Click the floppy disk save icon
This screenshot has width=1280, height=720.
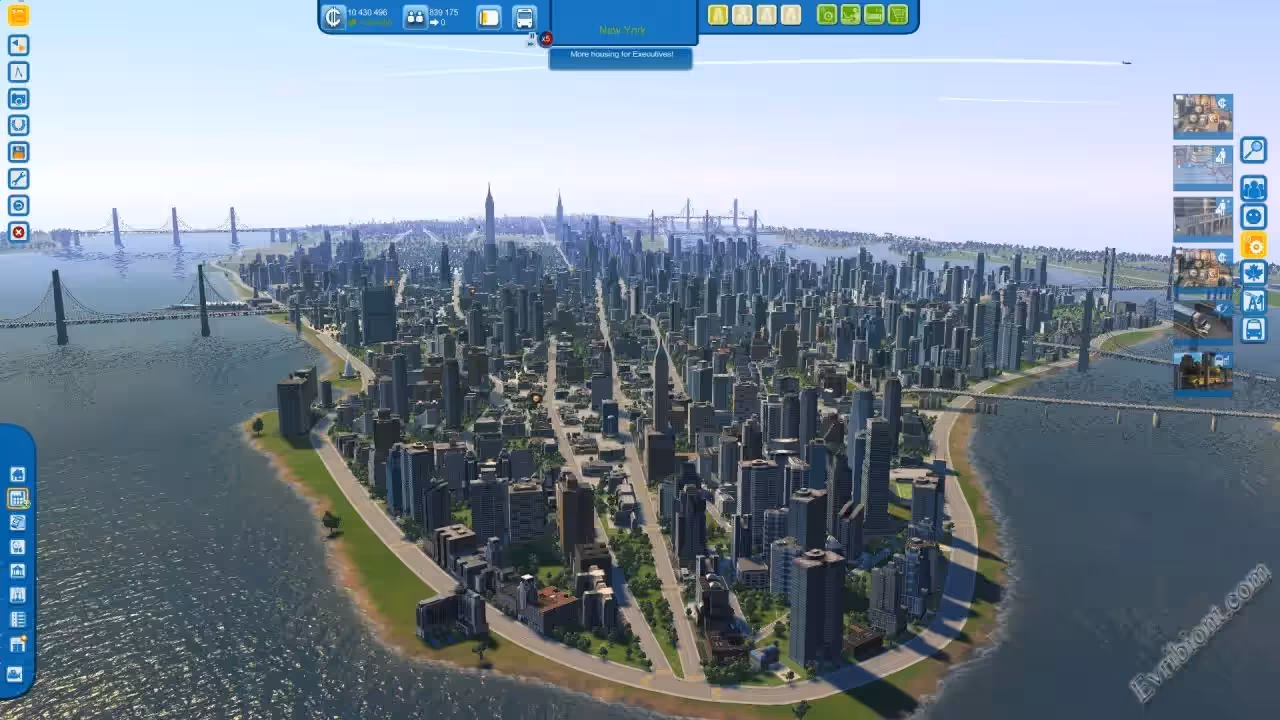pos(18,152)
